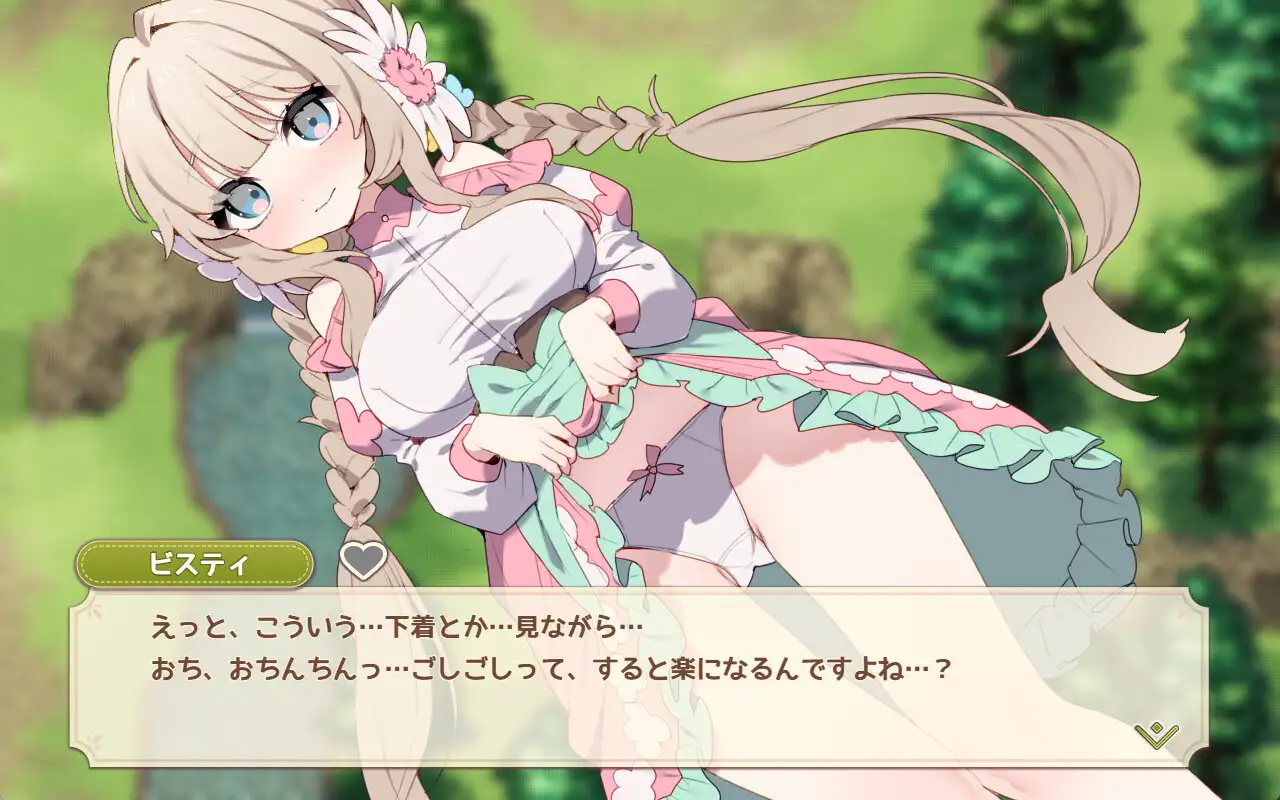Viewport: 1280px width, 800px height.
Task: Click the diamond icon above the advance arrow
Action: pyautogui.click(x=1157, y=728)
